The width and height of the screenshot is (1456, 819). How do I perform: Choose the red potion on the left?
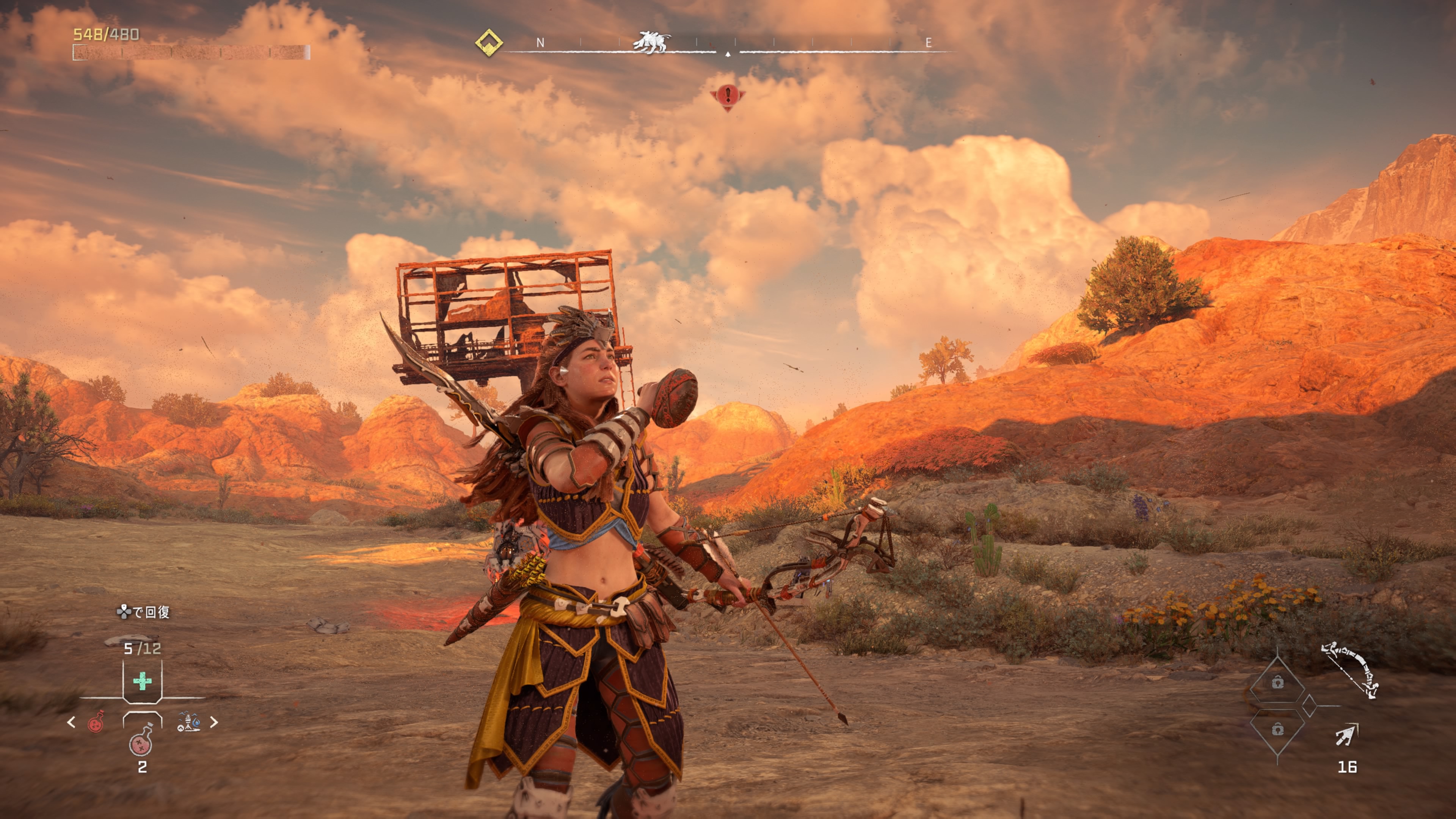pyautogui.click(x=97, y=722)
